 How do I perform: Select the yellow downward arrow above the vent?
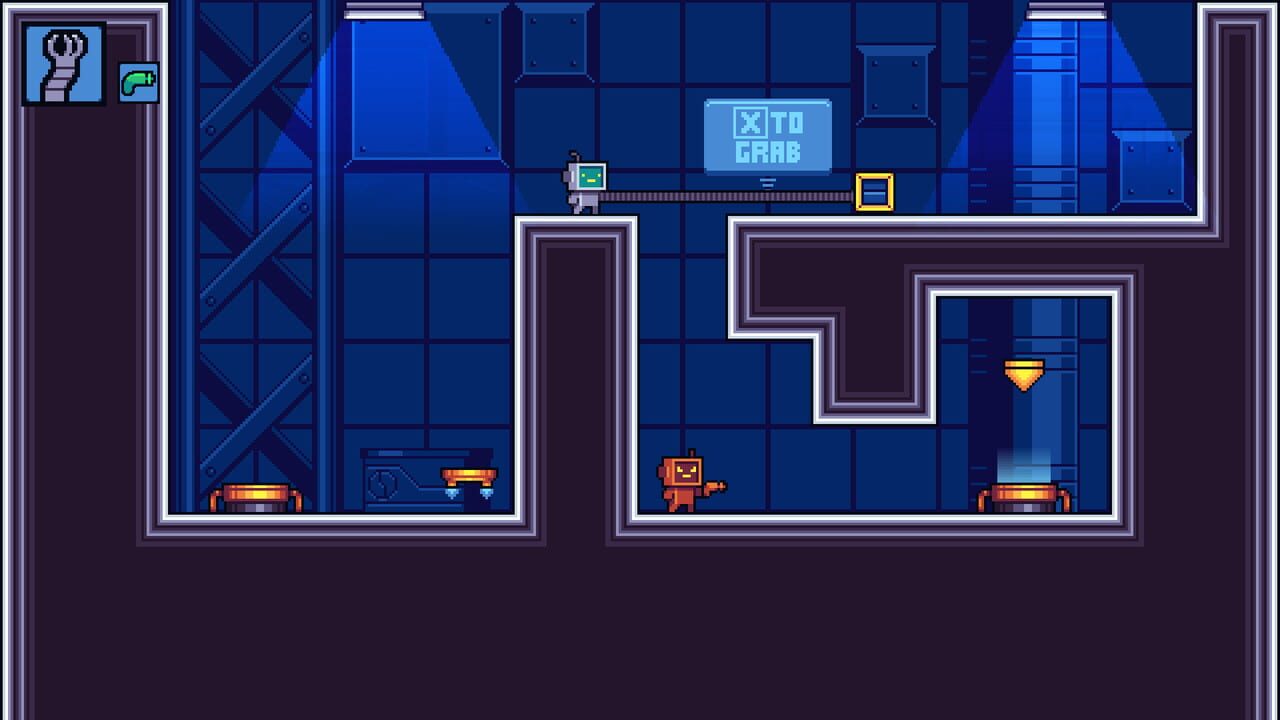point(1024,375)
